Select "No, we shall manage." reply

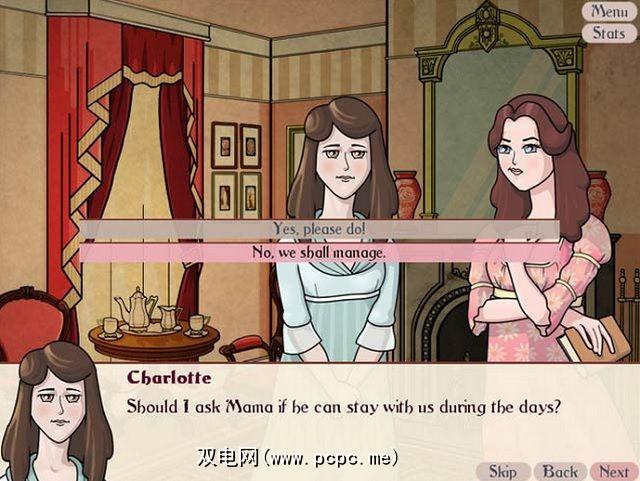tap(319, 252)
